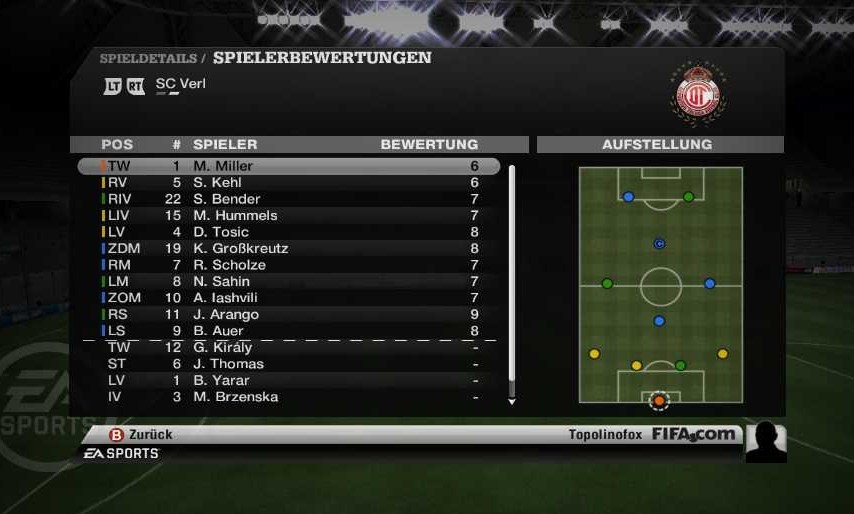
Task: Click the team crest badge
Action: pyautogui.click(x=695, y=93)
